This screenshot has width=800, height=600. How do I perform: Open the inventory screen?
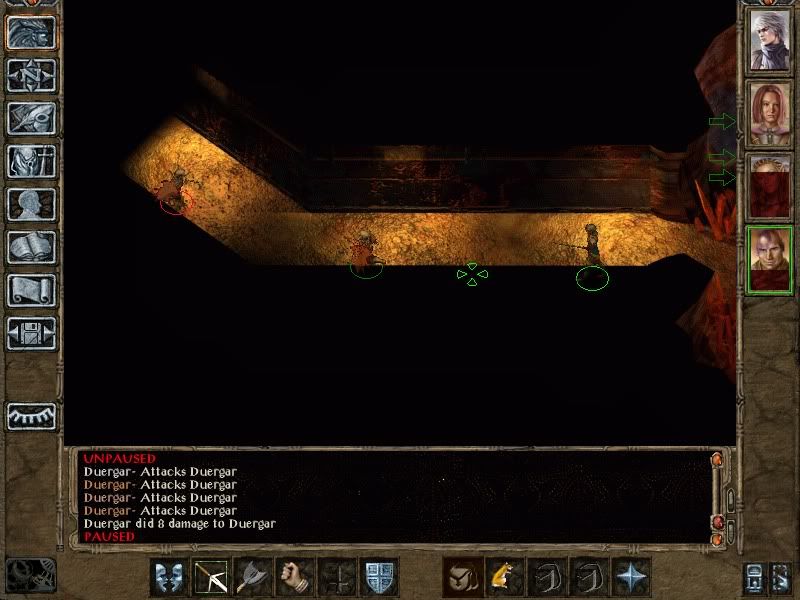(31, 161)
